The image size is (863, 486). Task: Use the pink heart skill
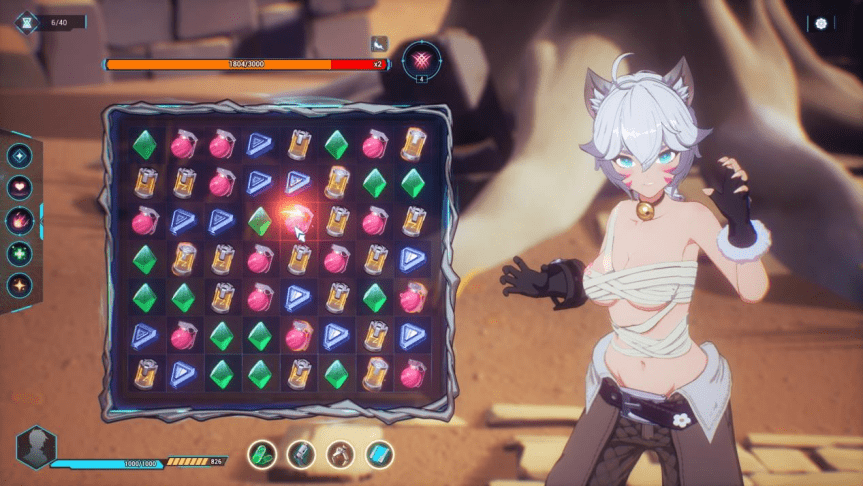coord(19,187)
